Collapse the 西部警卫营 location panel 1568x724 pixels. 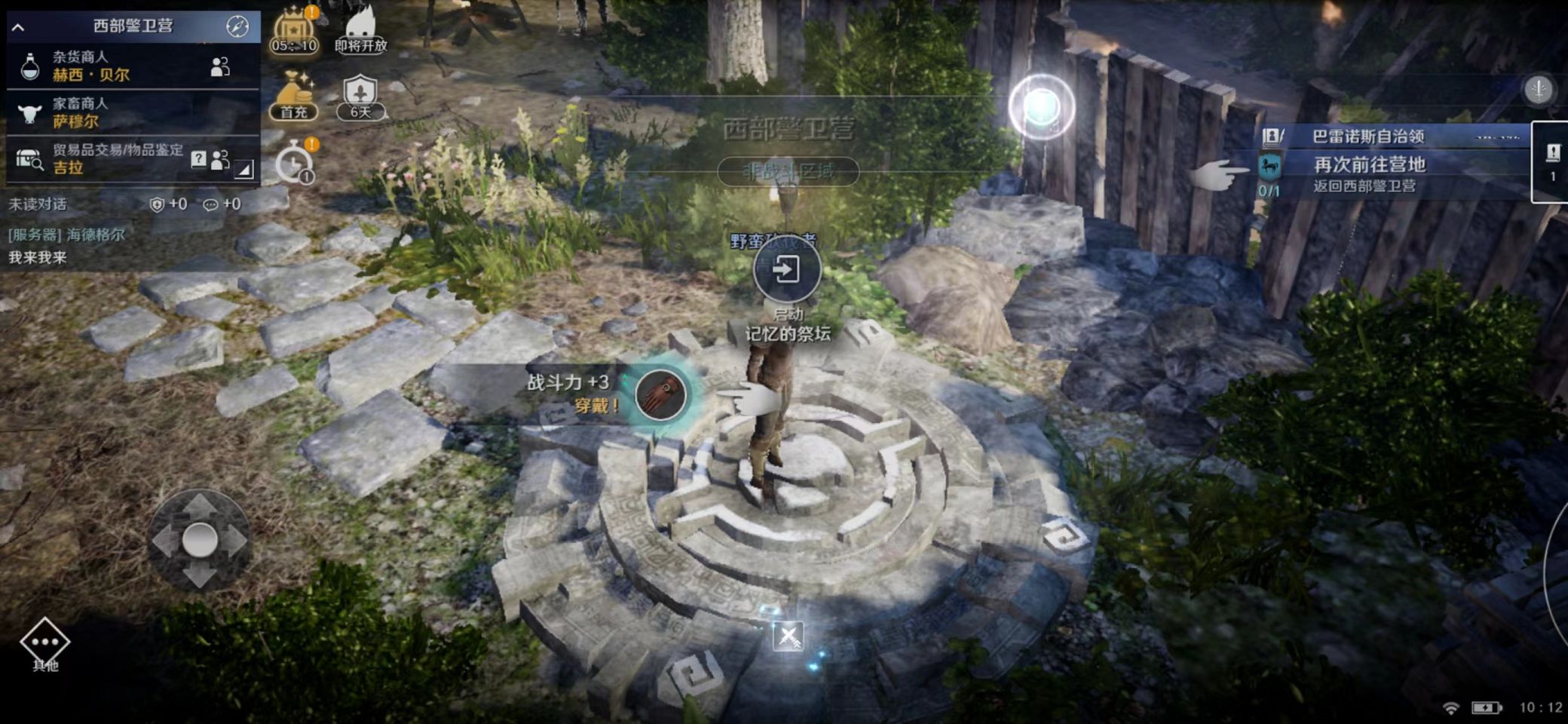(x=19, y=27)
